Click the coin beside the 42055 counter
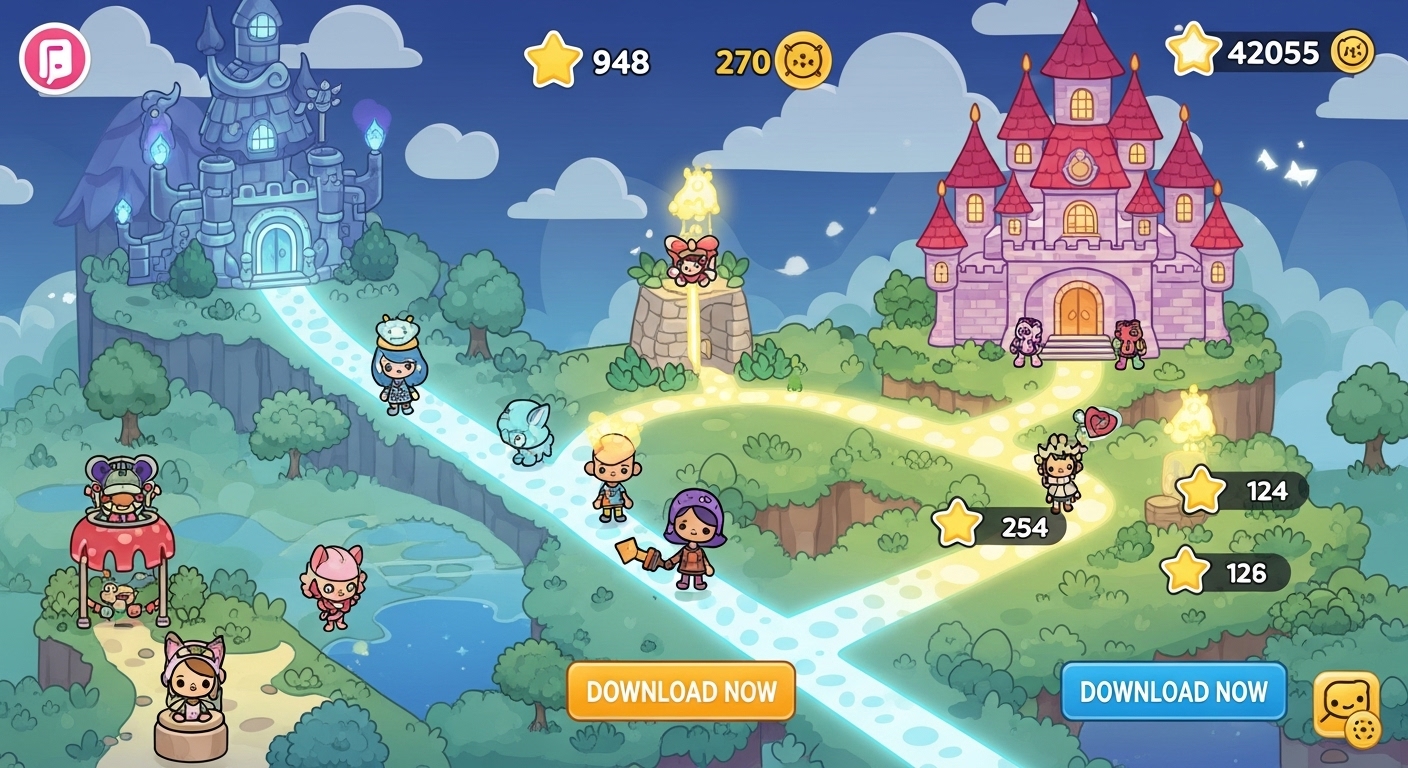This screenshot has height=768, width=1408. (1352, 51)
